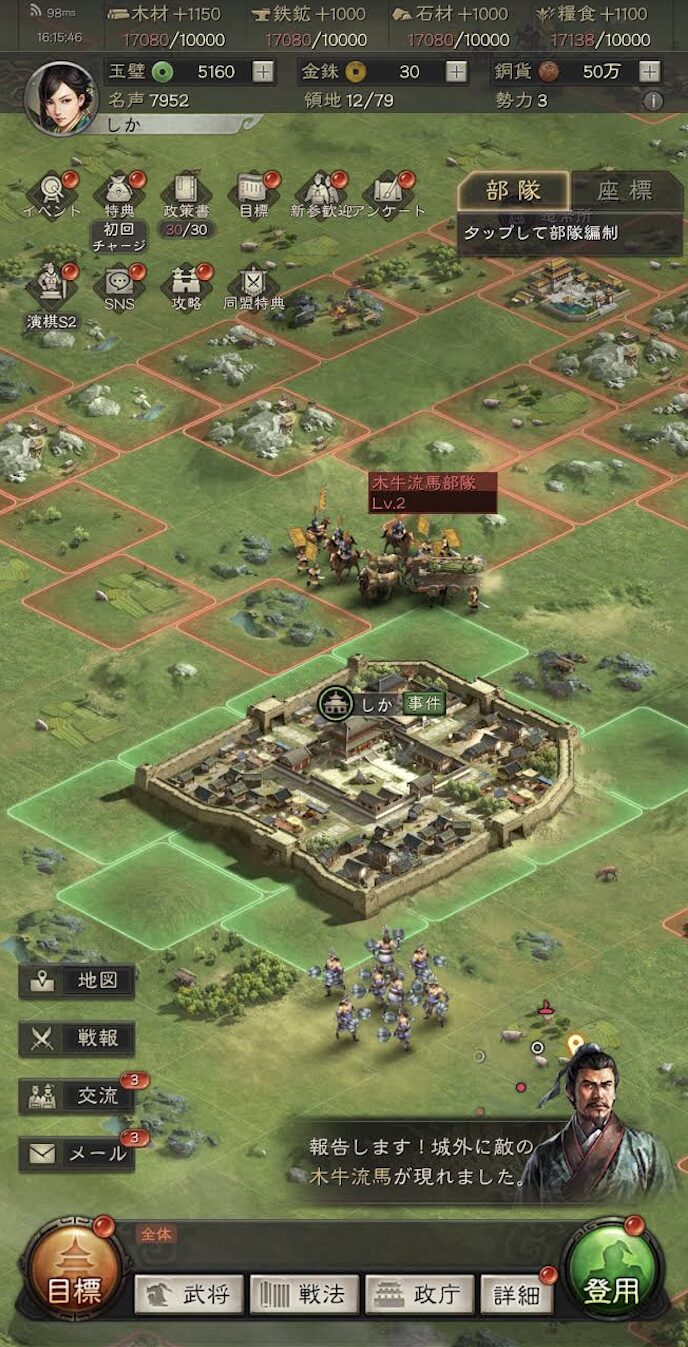Image resolution: width=688 pixels, height=1347 pixels.
Task: Add 銅貨 copper with the plus button
Action: click(650, 72)
